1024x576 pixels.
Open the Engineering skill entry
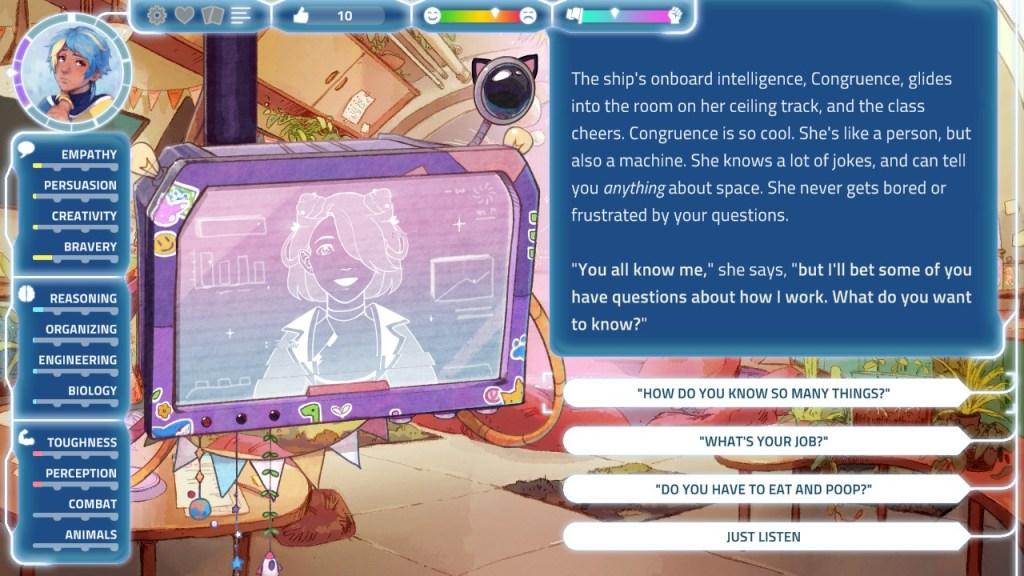click(x=78, y=360)
